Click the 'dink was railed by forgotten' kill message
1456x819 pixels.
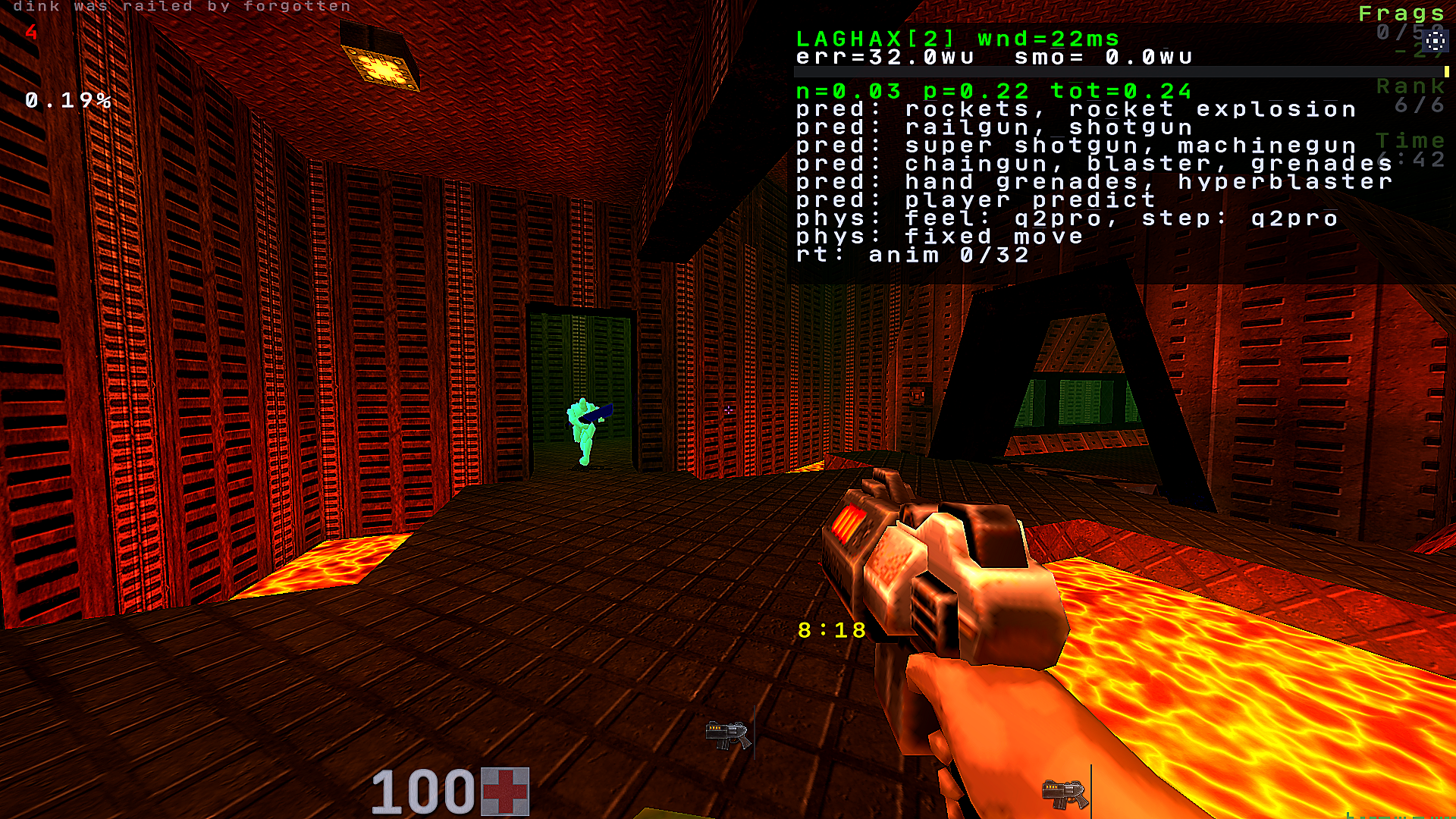182,6
